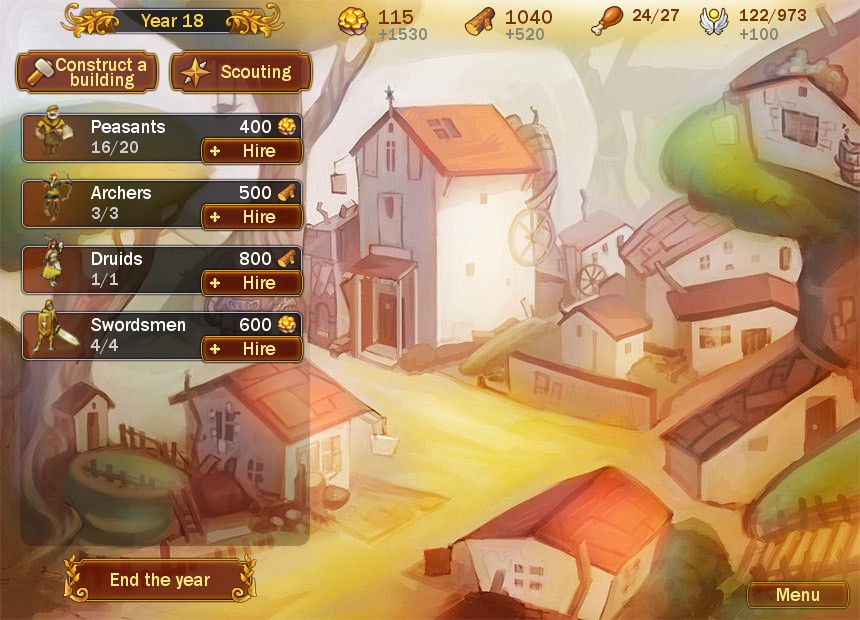The height and width of the screenshot is (620, 860).
Task: Select the Archers unit portrait
Action: tap(50, 203)
